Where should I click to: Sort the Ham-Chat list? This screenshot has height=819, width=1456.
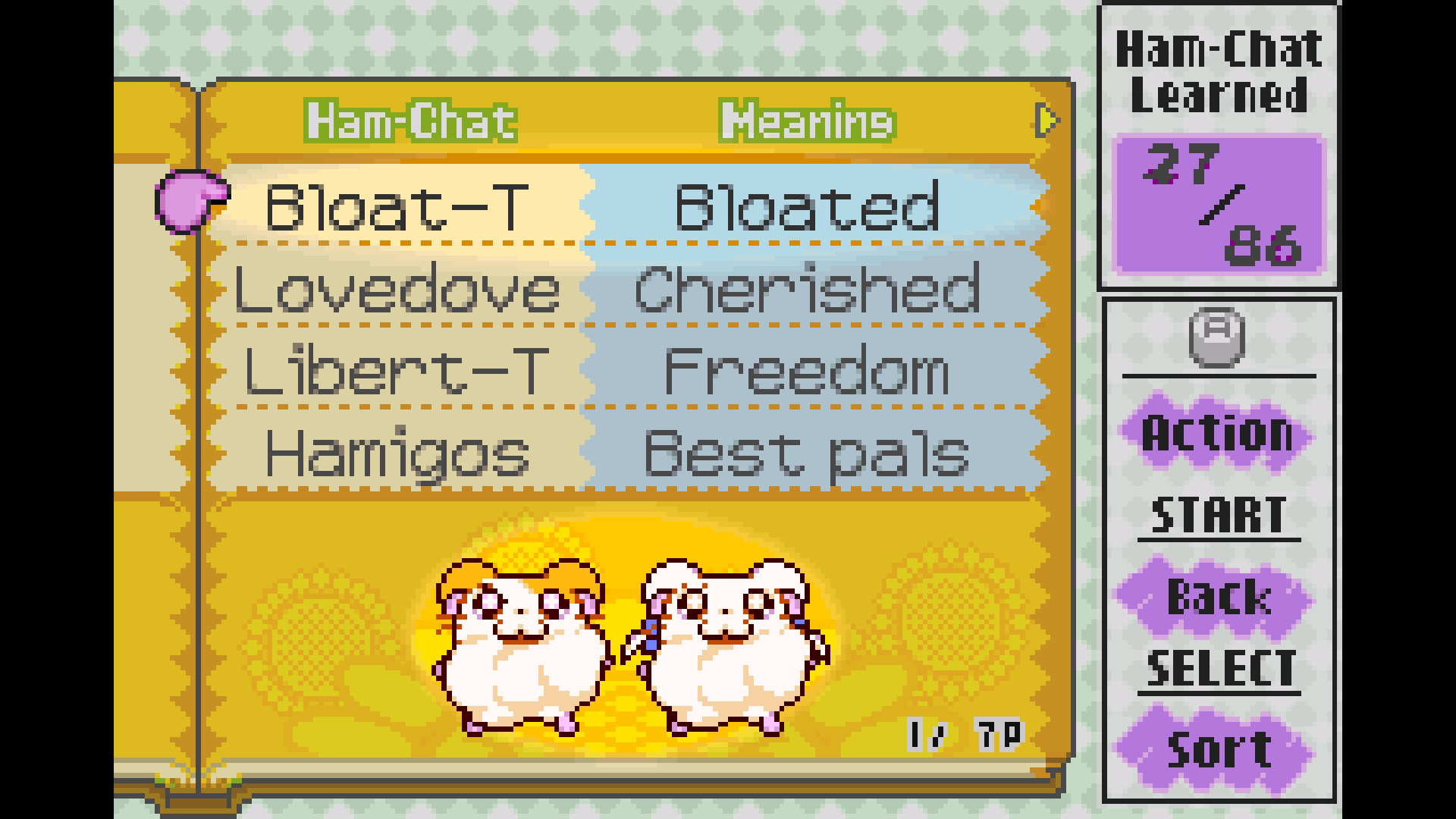coord(1217,749)
